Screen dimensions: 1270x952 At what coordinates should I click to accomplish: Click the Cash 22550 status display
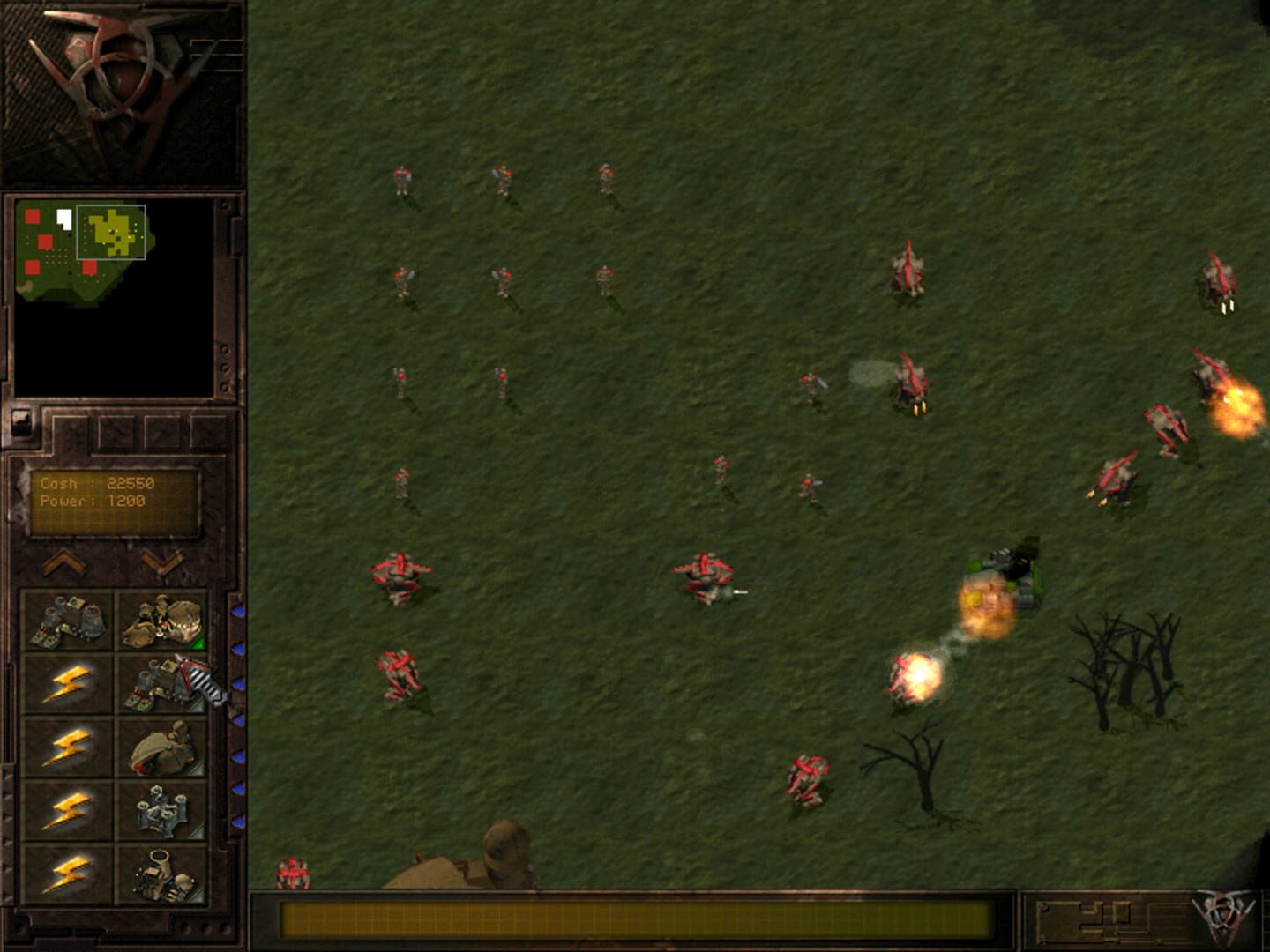97,483
